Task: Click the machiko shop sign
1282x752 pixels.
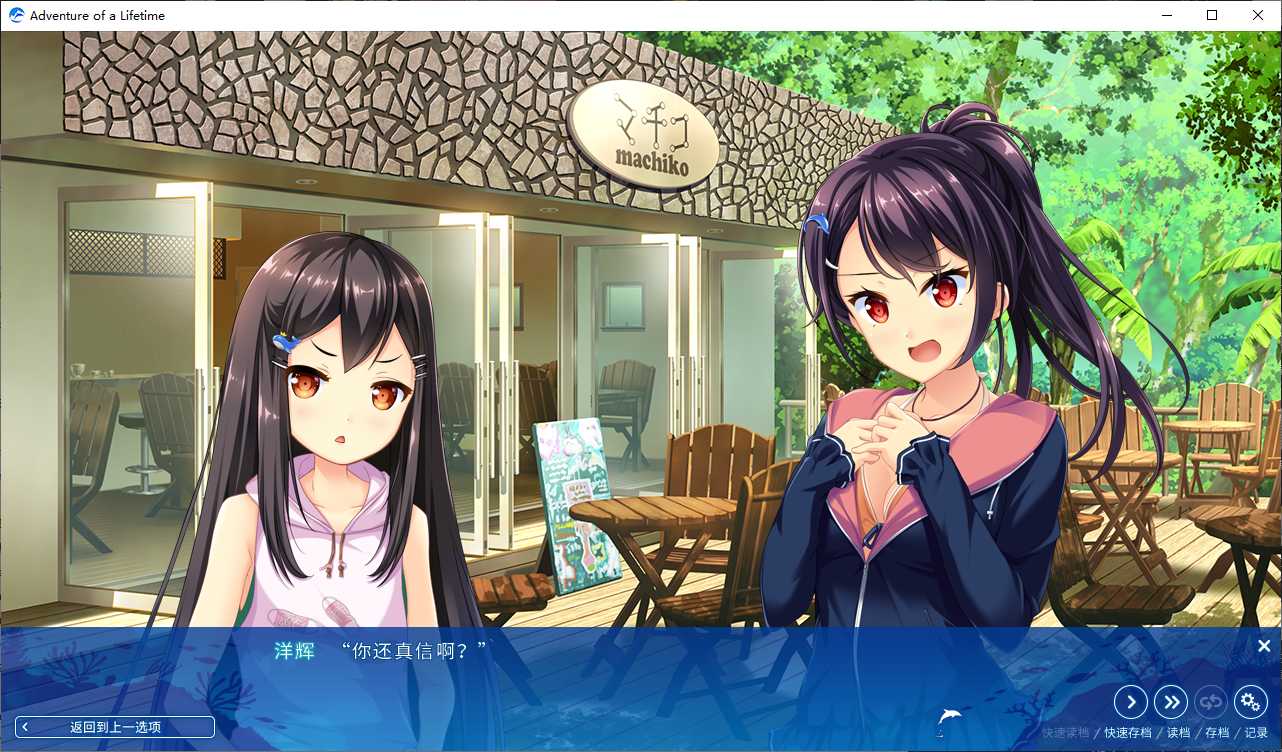Action: 645,128
